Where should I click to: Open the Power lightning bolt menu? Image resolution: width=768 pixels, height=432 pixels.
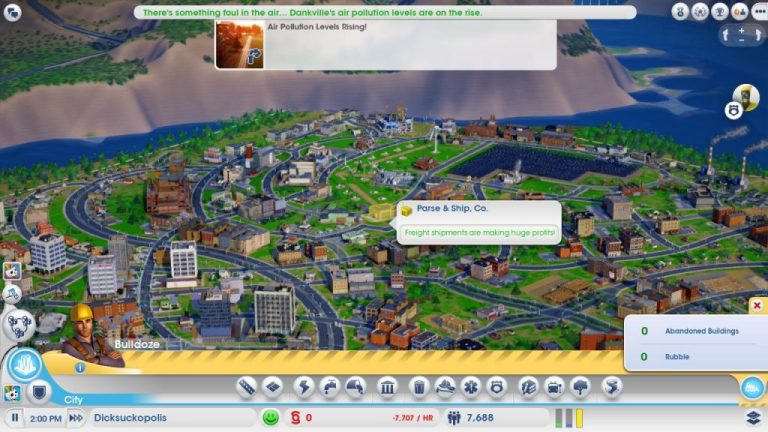(303, 387)
